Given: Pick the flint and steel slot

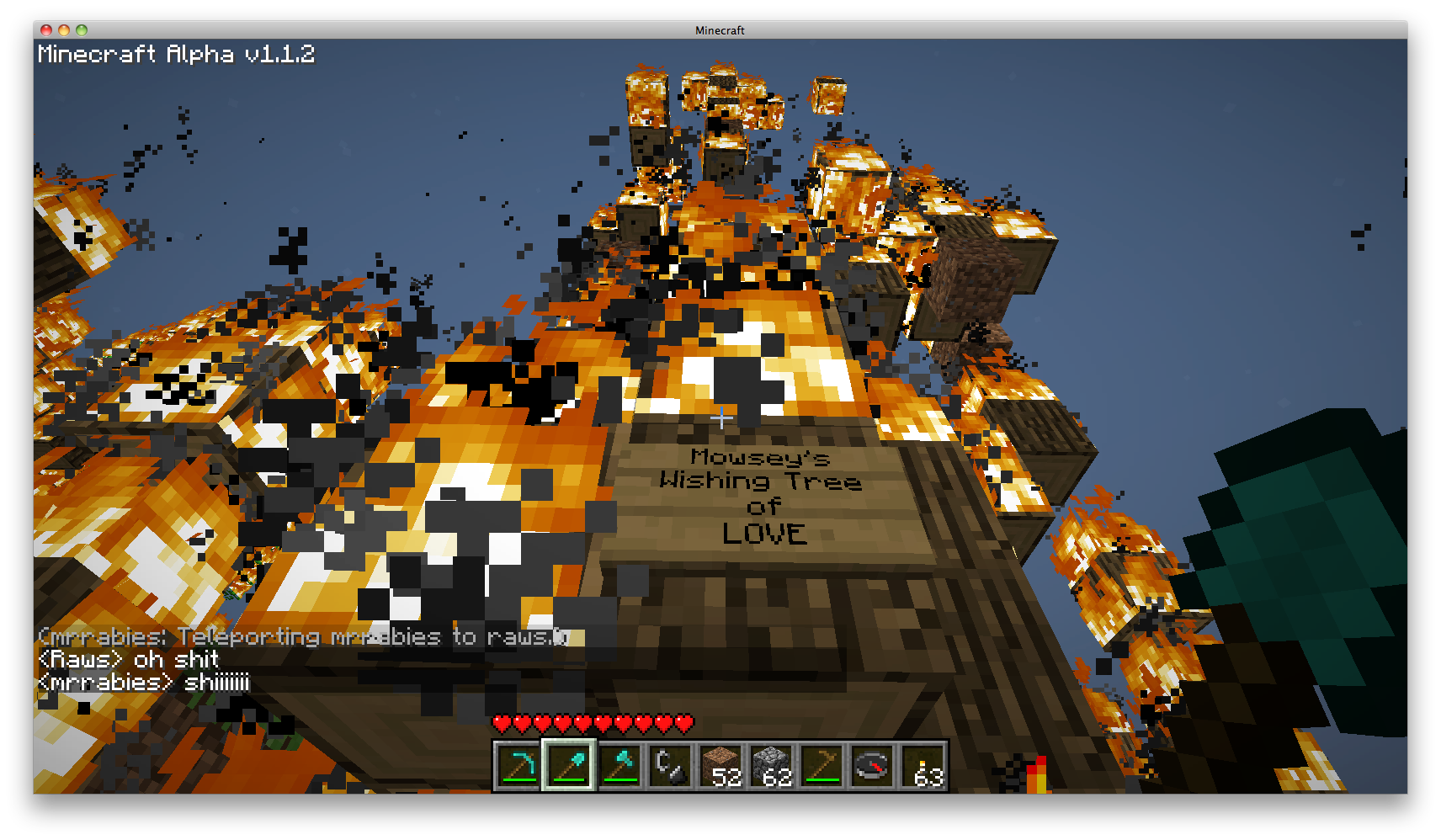Looking at the screenshot, I should (670, 766).
